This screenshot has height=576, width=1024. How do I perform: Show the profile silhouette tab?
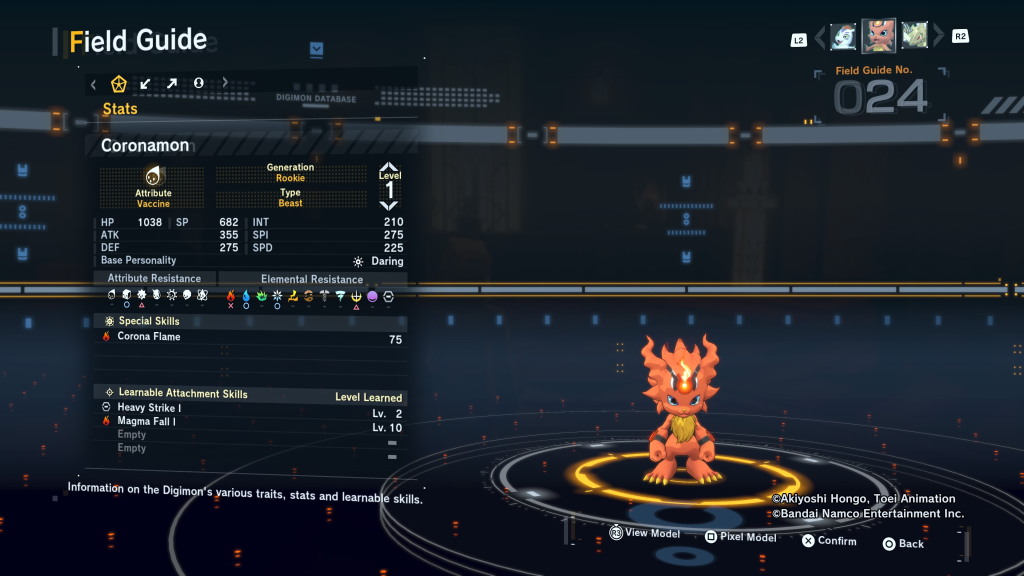198,83
